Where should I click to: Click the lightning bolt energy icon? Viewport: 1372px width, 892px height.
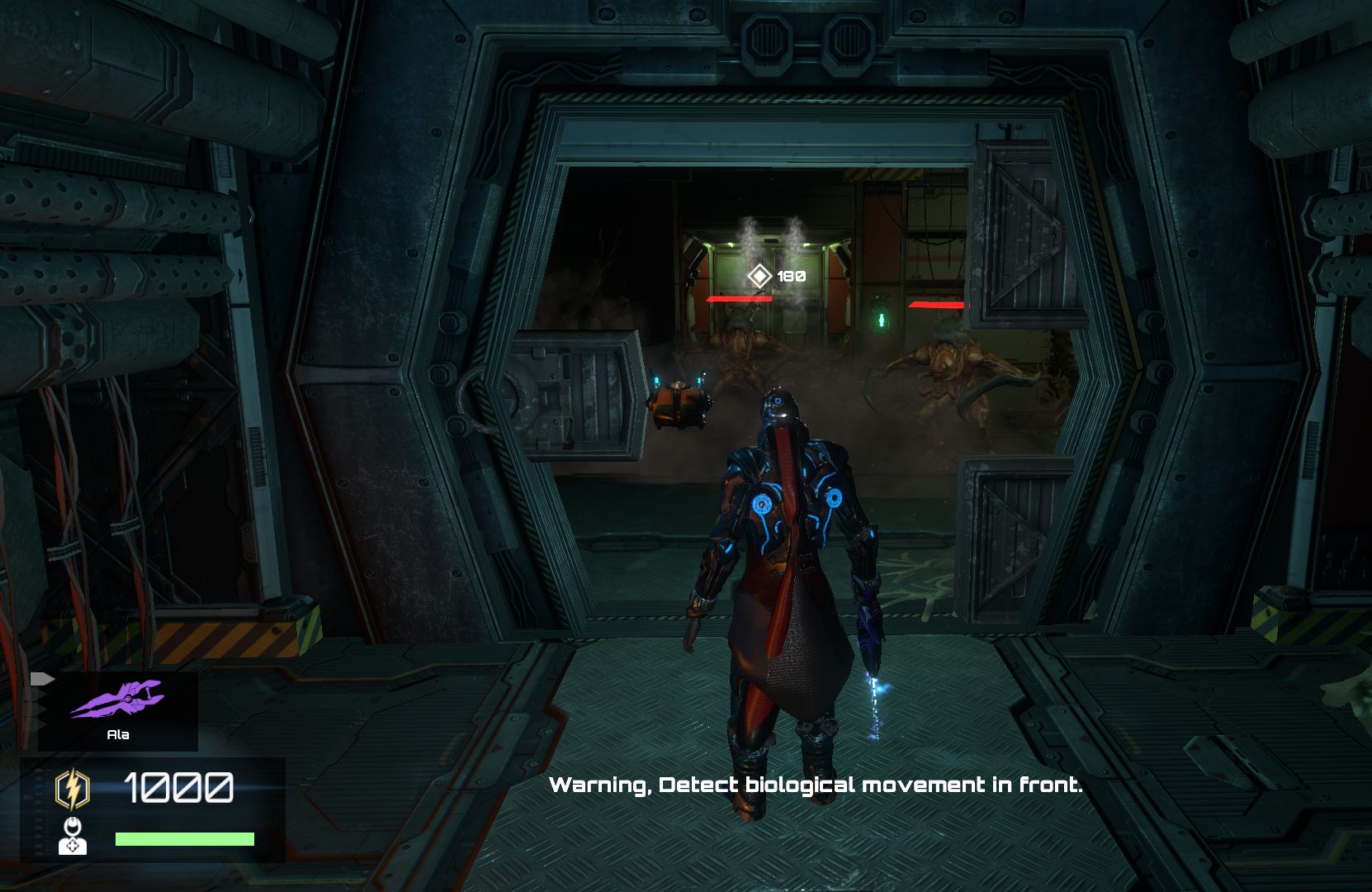click(x=73, y=789)
